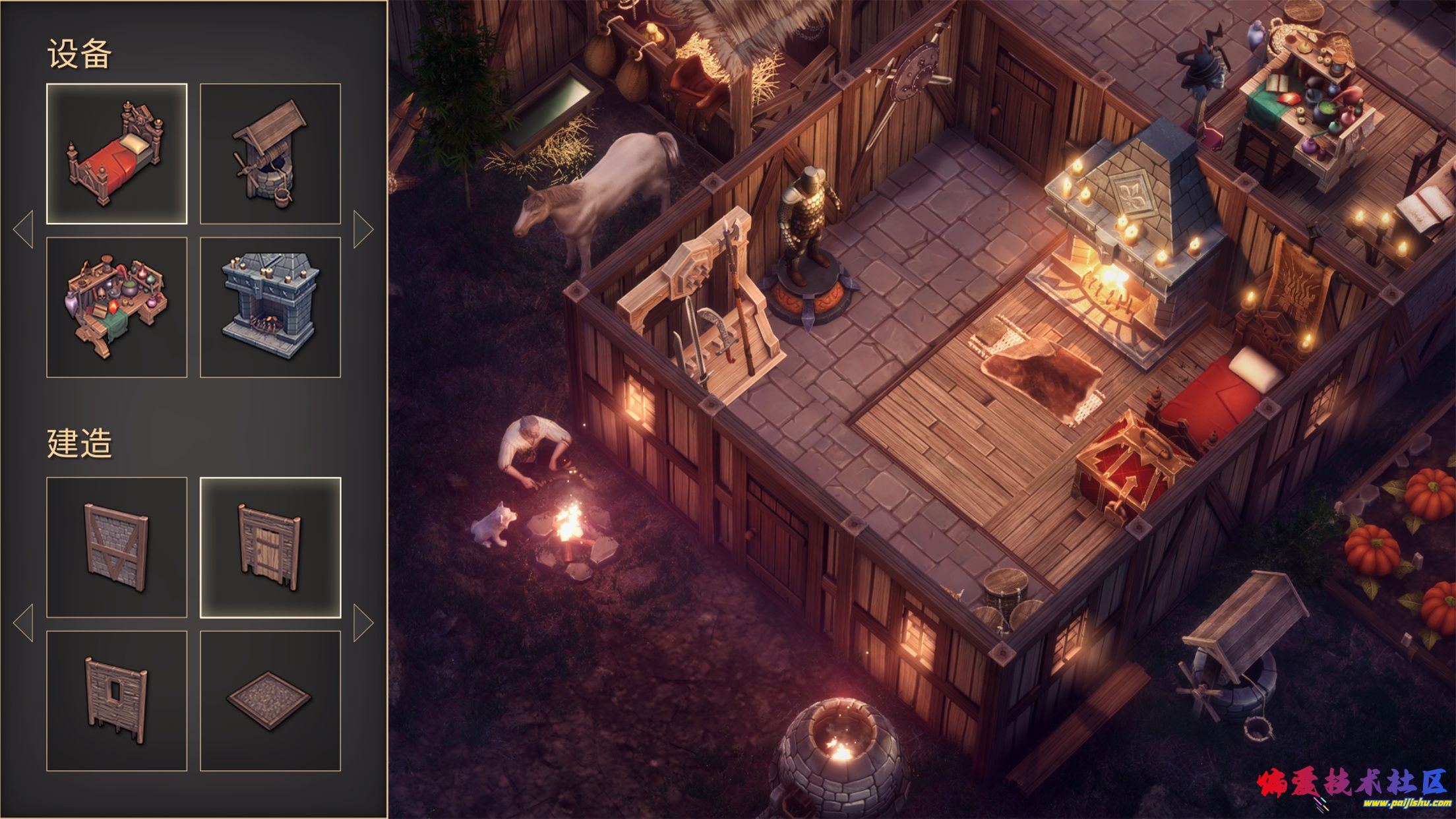Viewport: 1456px width, 819px height.
Task: Choose the stone timber-frame wall piece
Action: point(117,547)
